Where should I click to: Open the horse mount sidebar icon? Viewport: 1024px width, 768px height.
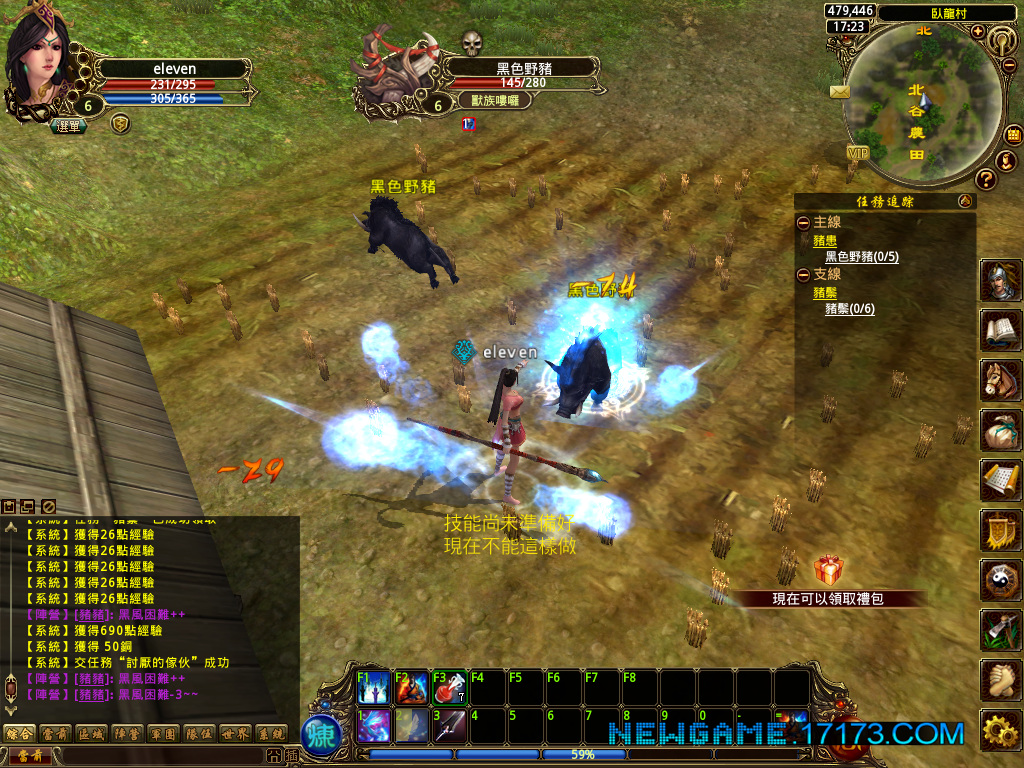click(x=1000, y=381)
